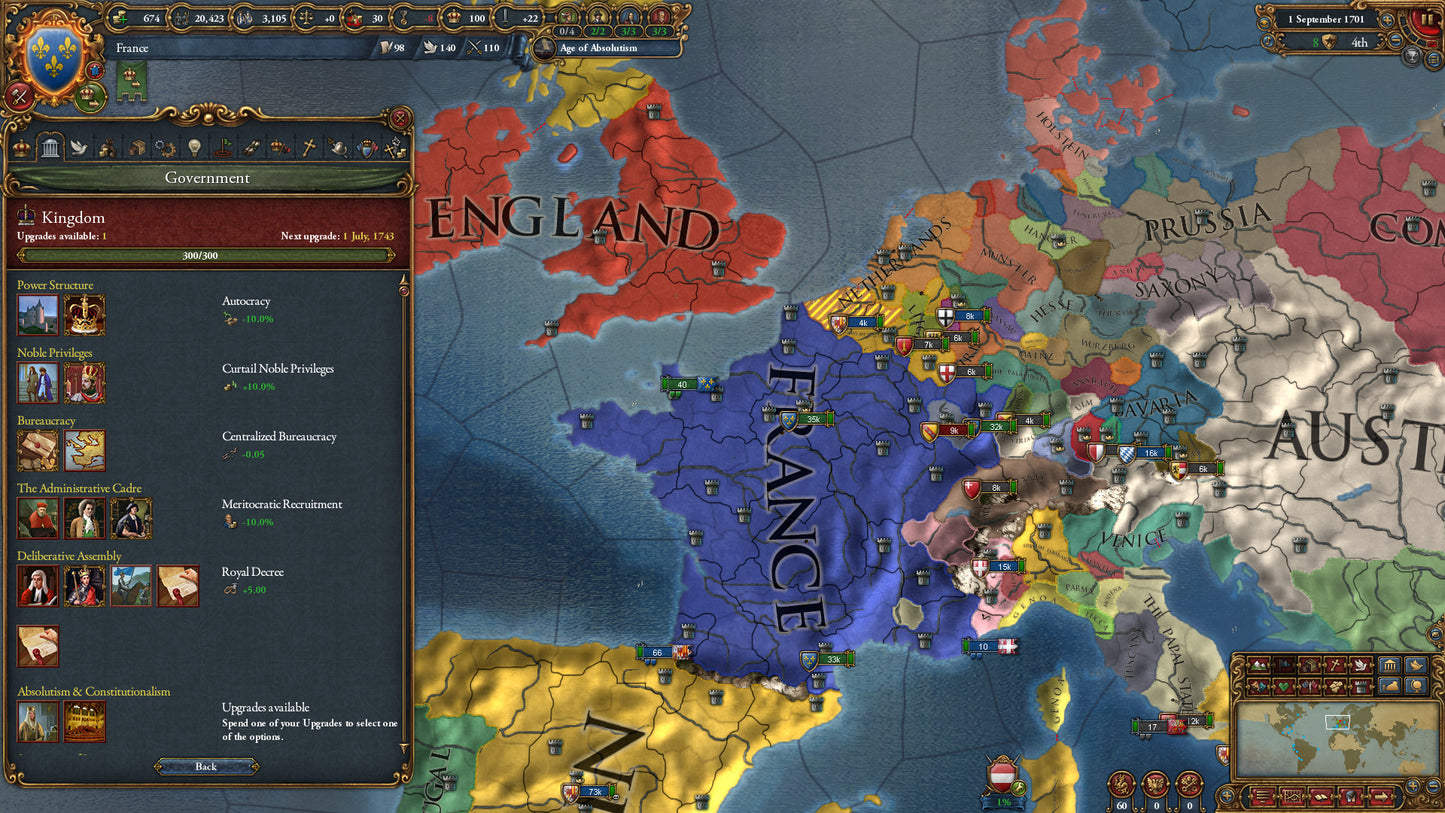Screen dimensions: 1445x813
Task: Click the 1 September 1701 date to pause
Action: (1327, 18)
